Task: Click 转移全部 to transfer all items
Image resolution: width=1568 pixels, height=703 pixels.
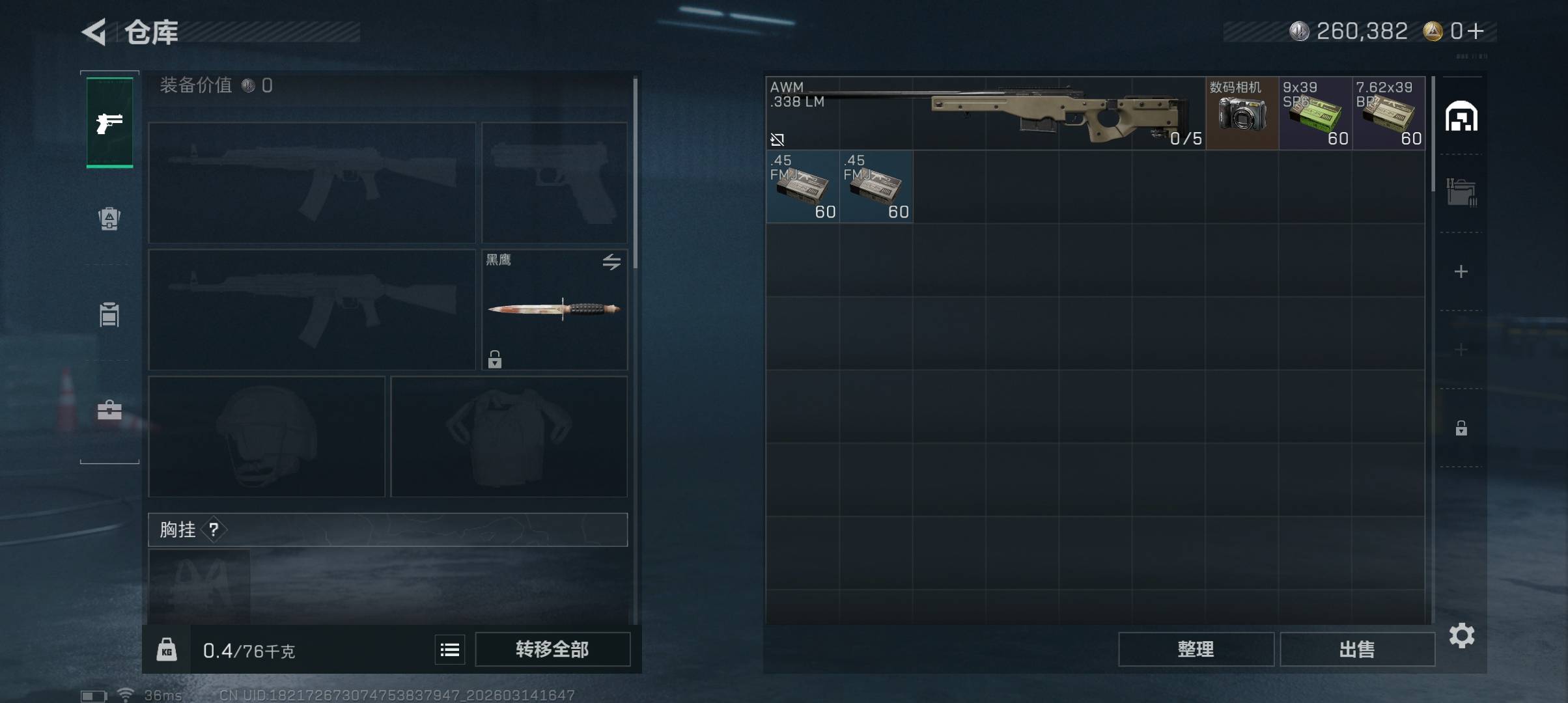Action: 552,649
